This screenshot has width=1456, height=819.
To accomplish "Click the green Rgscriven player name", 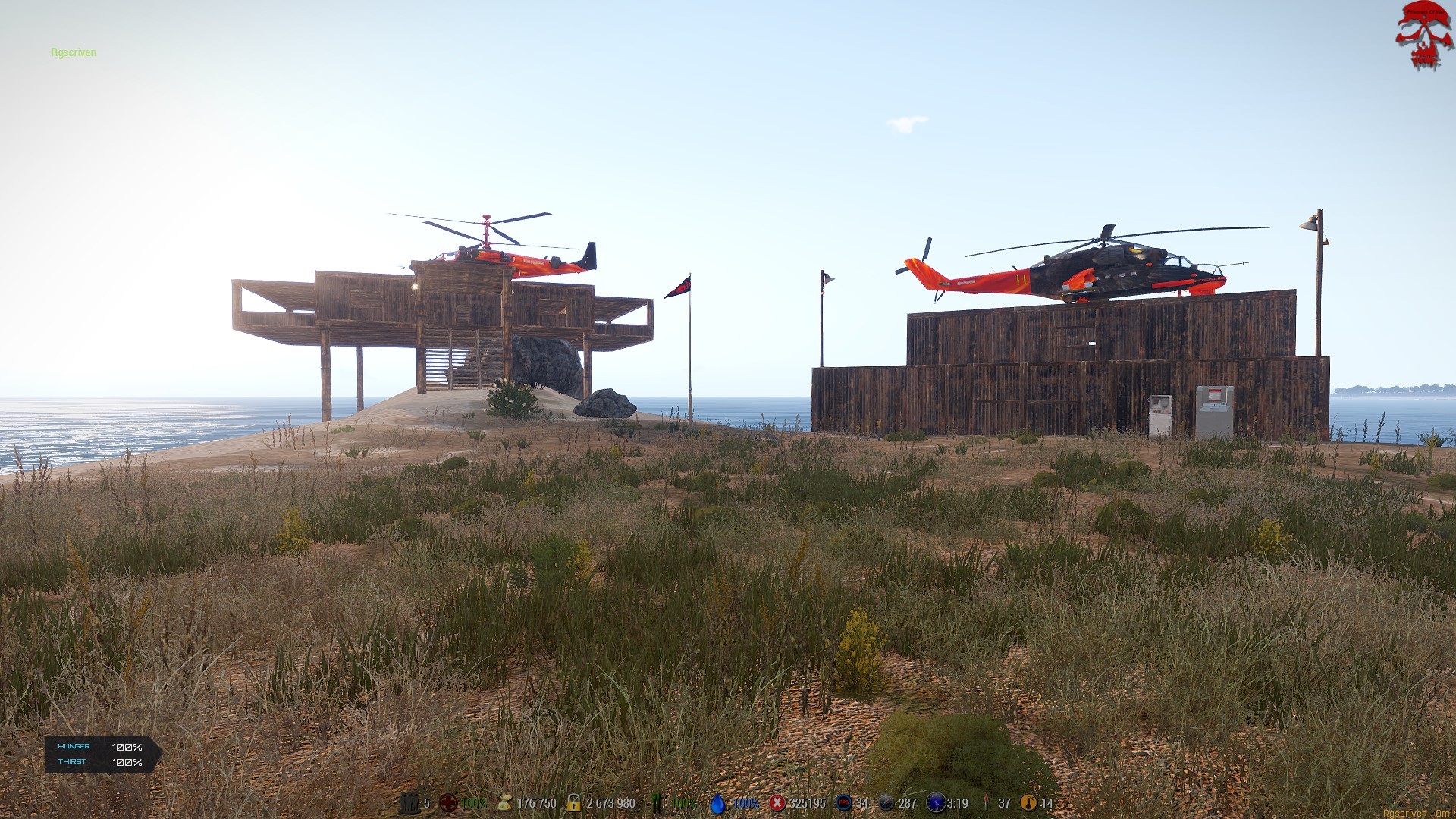I will (x=74, y=52).
